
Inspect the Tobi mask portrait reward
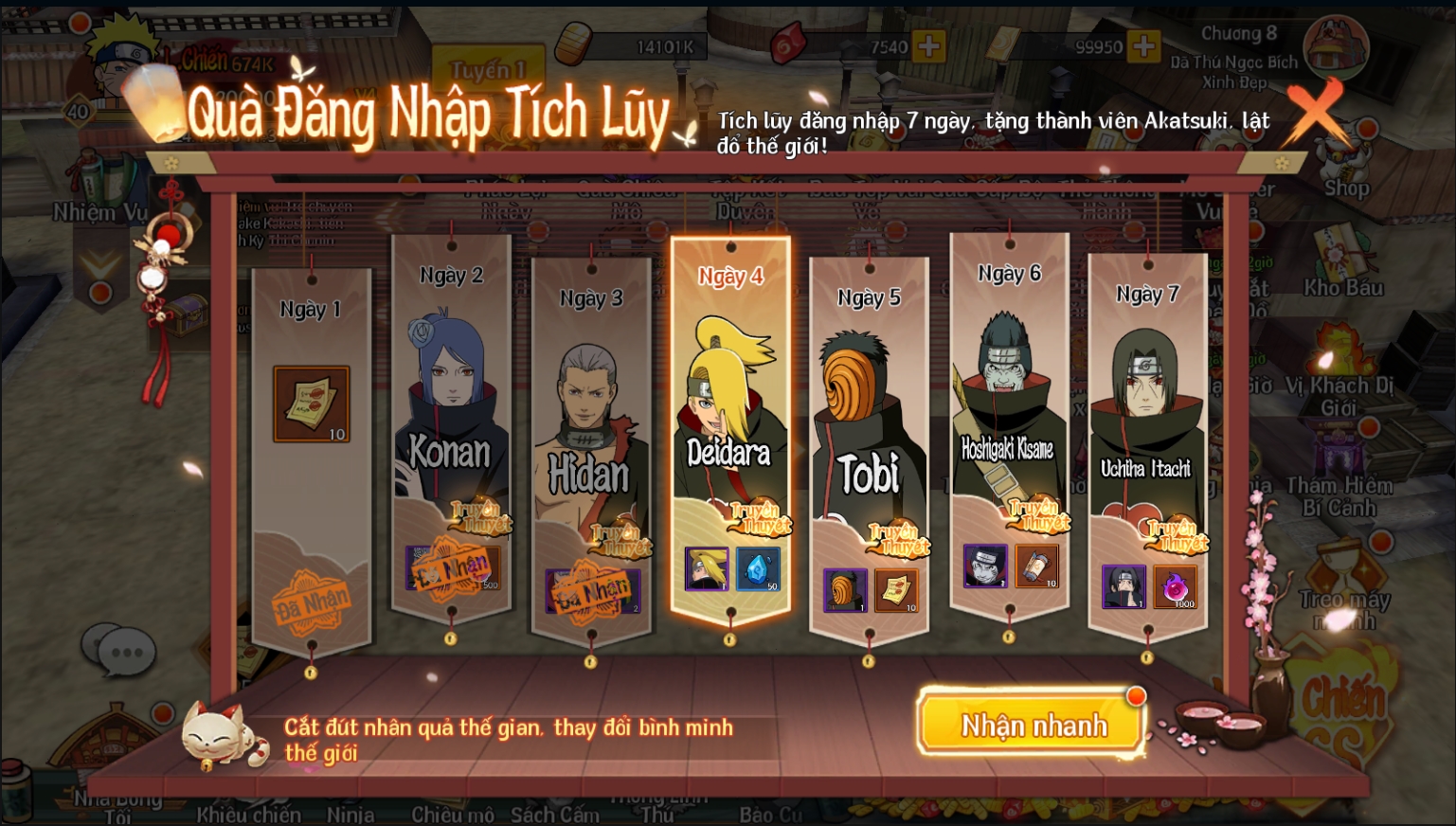coord(845,590)
